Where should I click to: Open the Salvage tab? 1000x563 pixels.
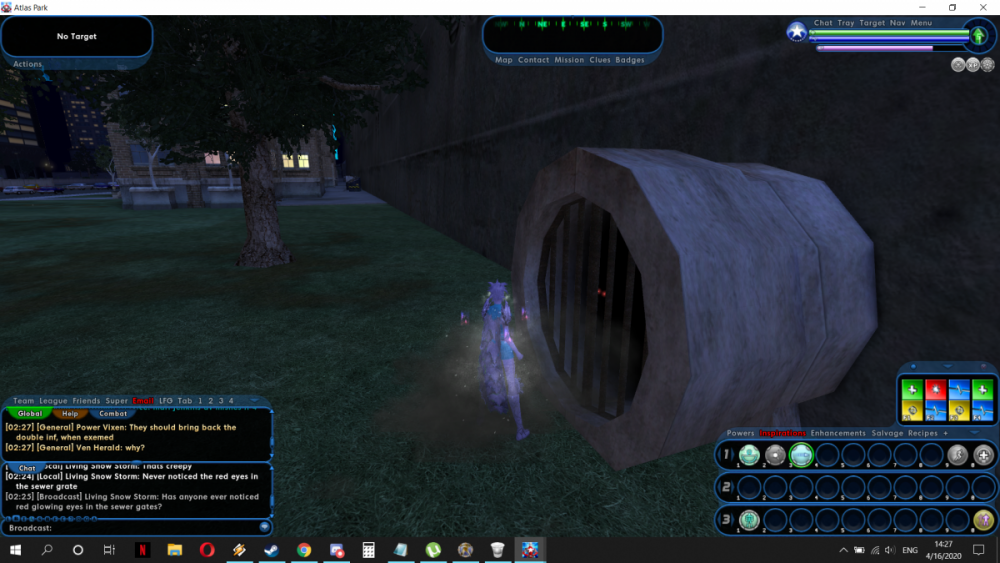point(888,433)
